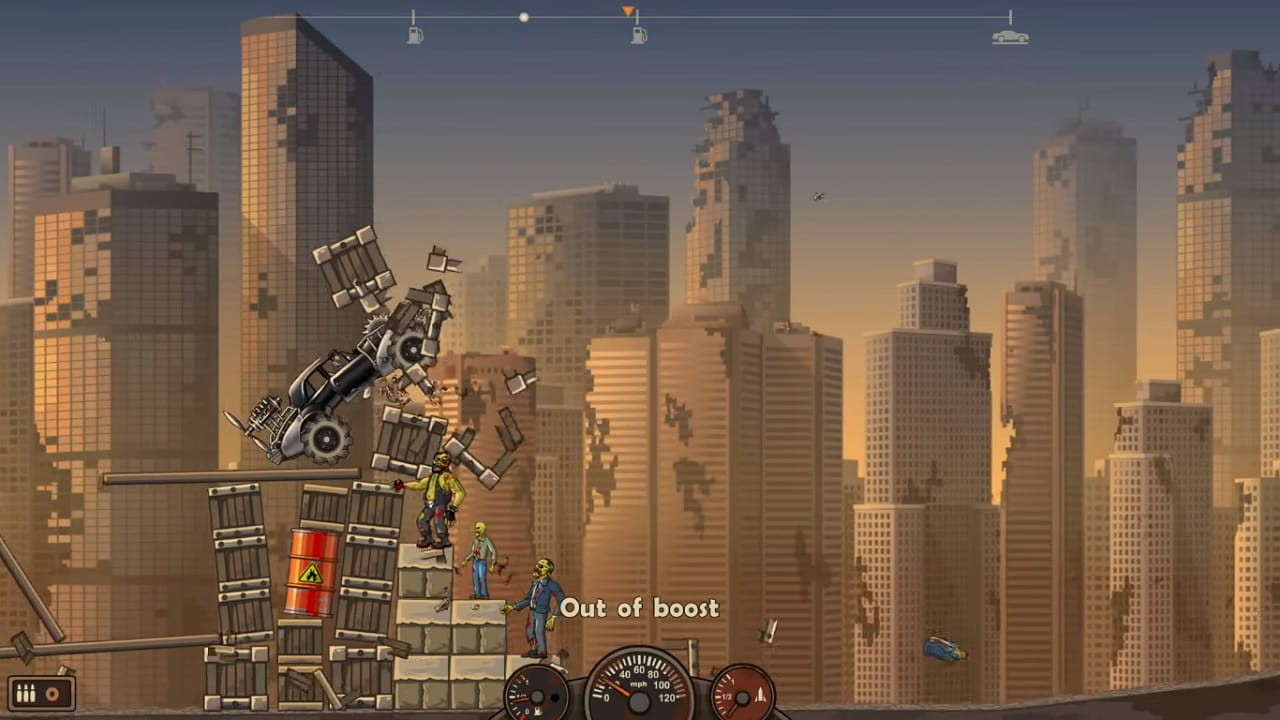Click the round ammo counter icon beside bullets
Screen dimensions: 1280x720
[x=52, y=693]
